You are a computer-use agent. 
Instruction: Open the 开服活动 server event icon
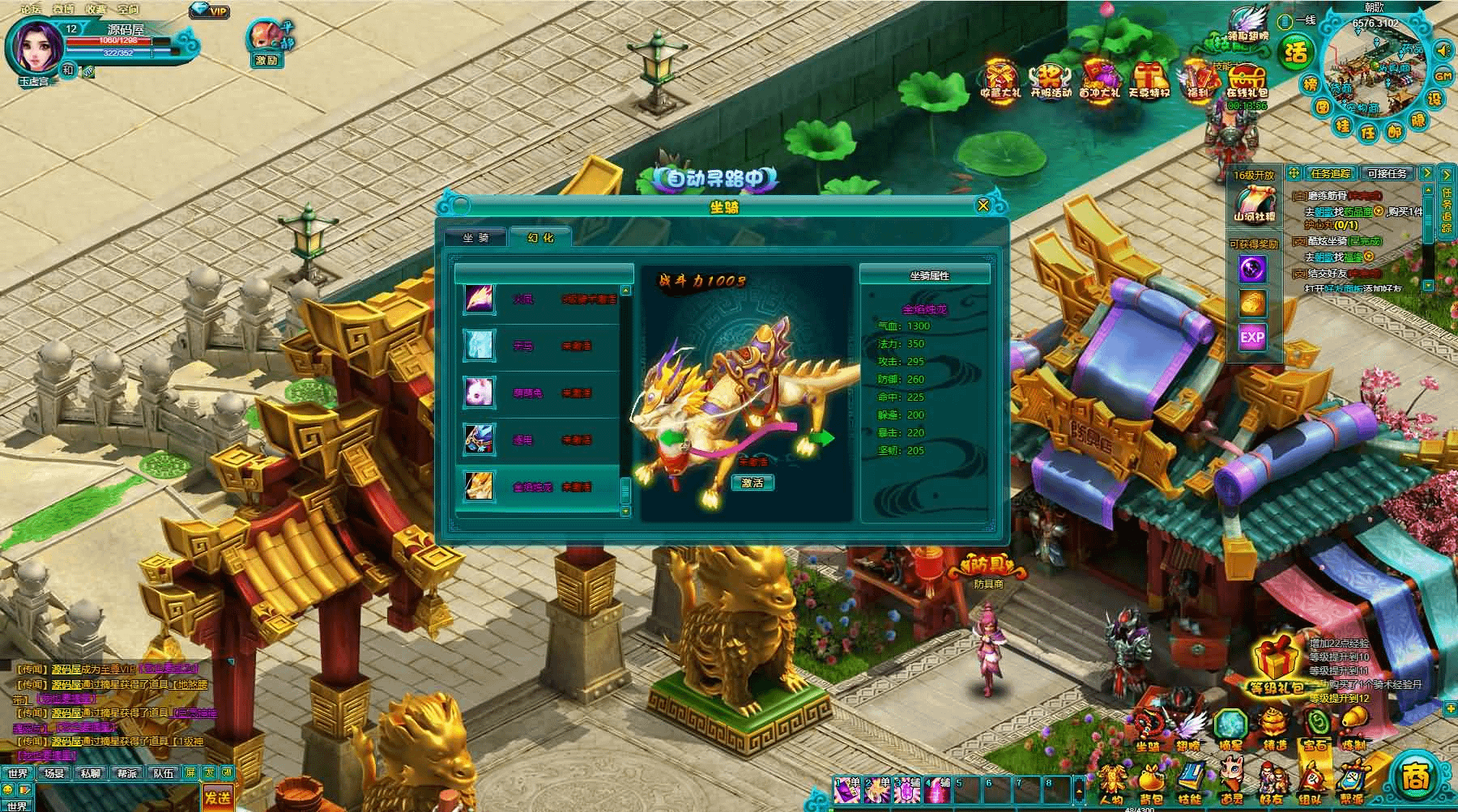click(x=1051, y=79)
